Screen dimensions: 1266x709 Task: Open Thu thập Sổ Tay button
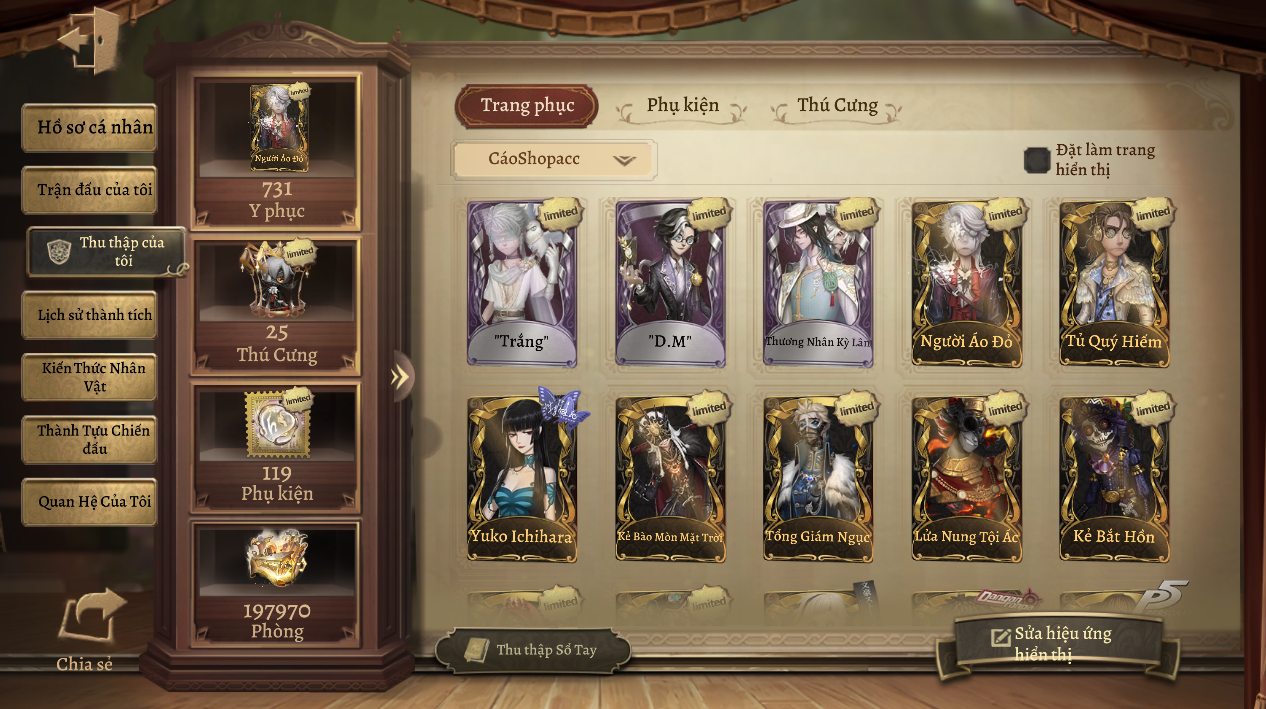point(533,650)
